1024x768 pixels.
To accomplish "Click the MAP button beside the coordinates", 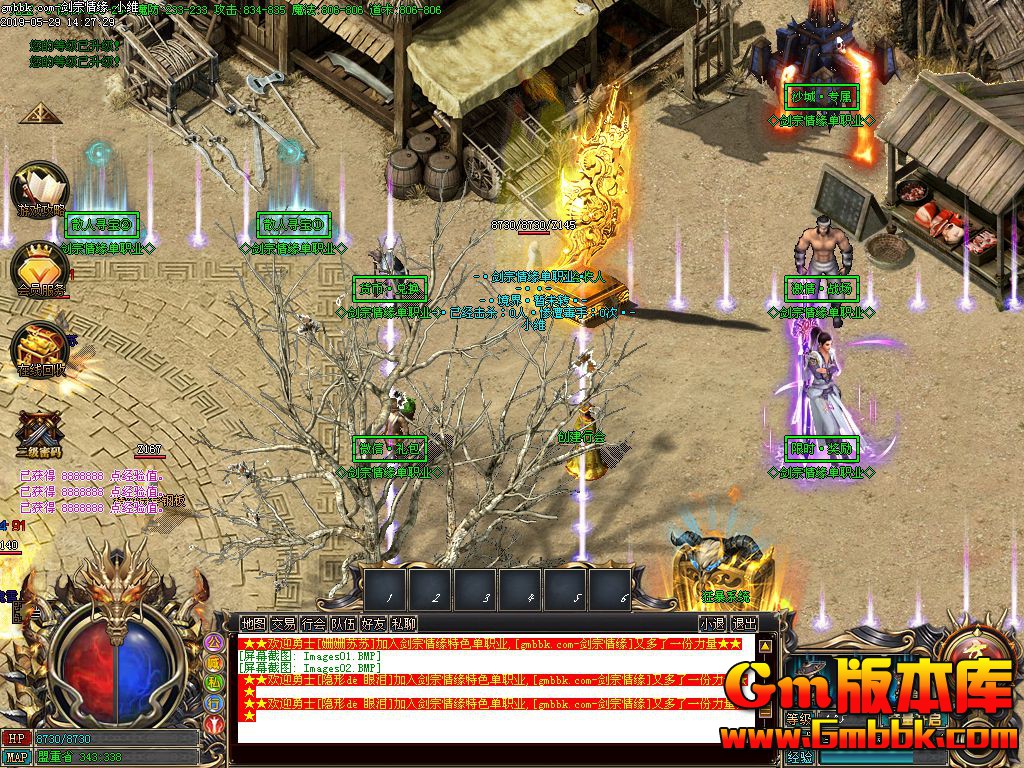I will coord(16,757).
